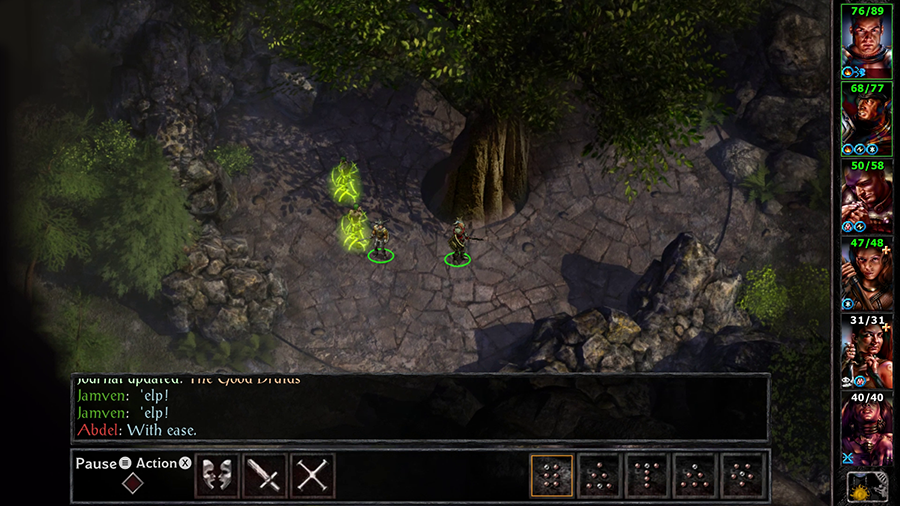Activate the twin masks talk action
Screen dimensions: 900x506
(x=217, y=476)
